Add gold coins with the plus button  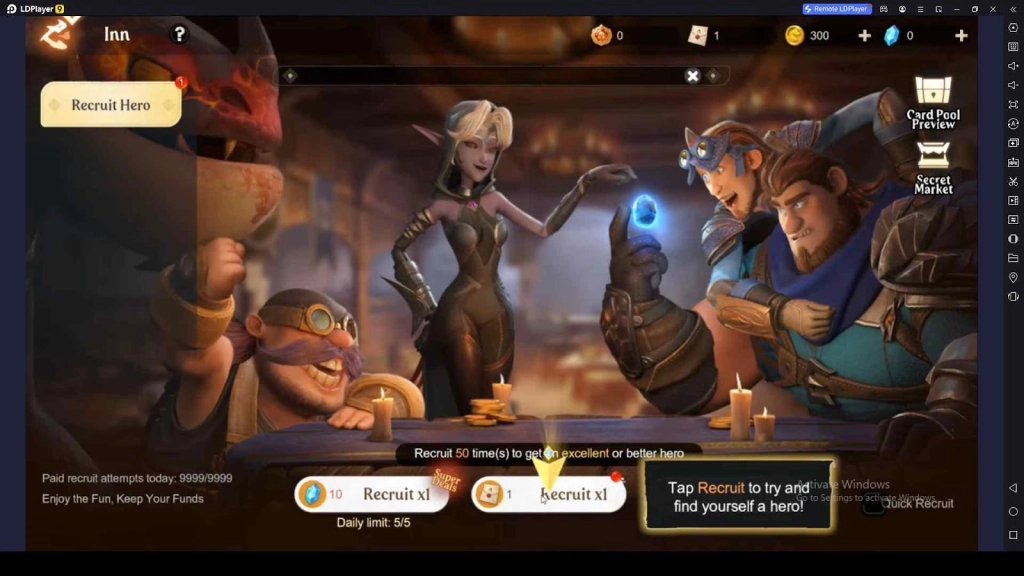tap(864, 36)
